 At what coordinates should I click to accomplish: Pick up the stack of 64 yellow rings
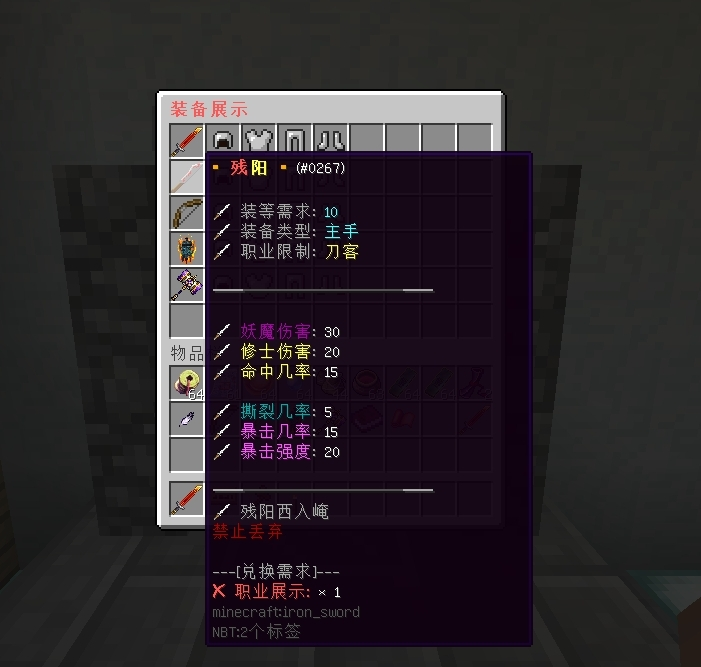click(x=187, y=383)
